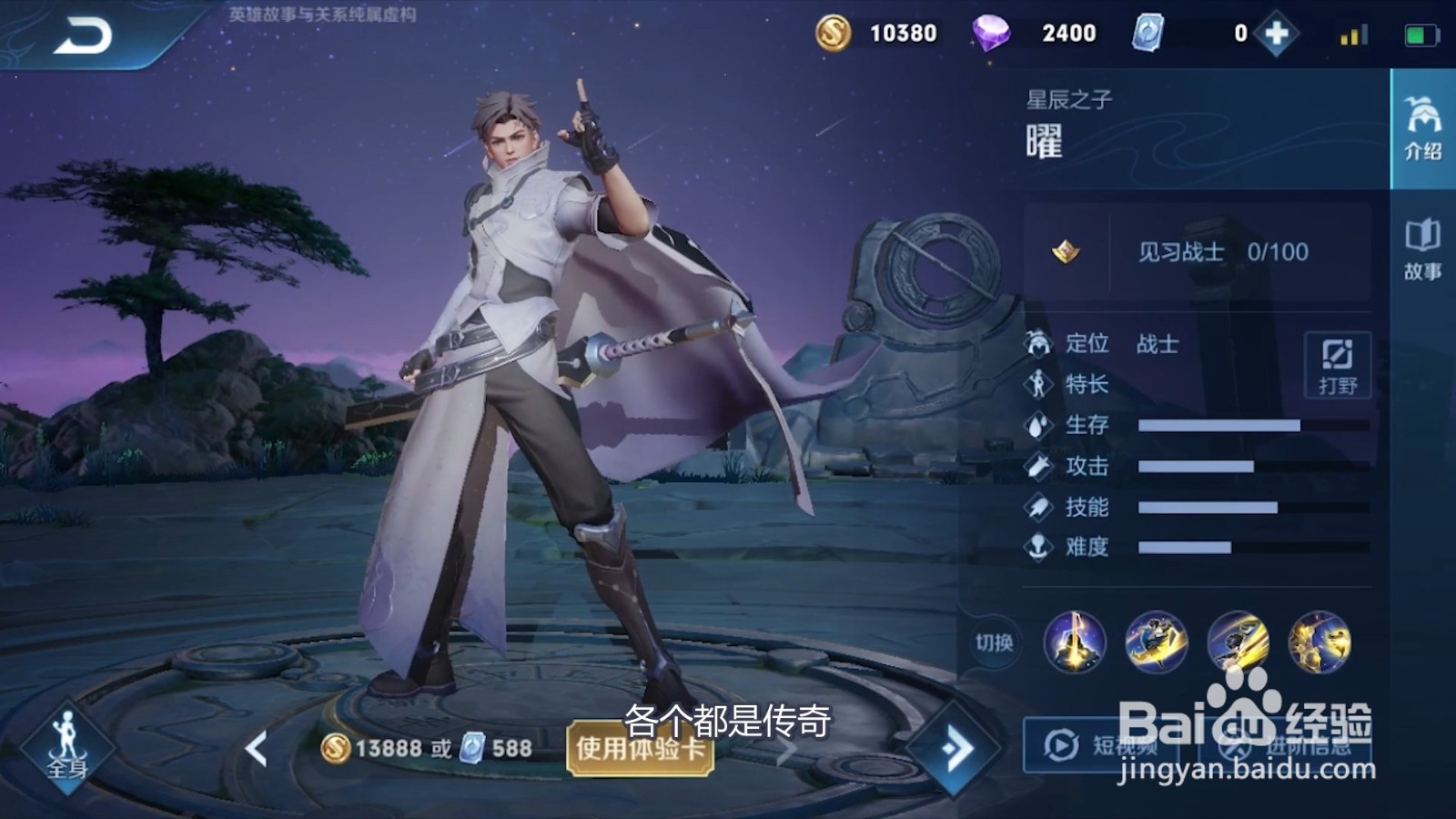
Task: Click the gold coin icon showing 10380
Action: [x=834, y=32]
